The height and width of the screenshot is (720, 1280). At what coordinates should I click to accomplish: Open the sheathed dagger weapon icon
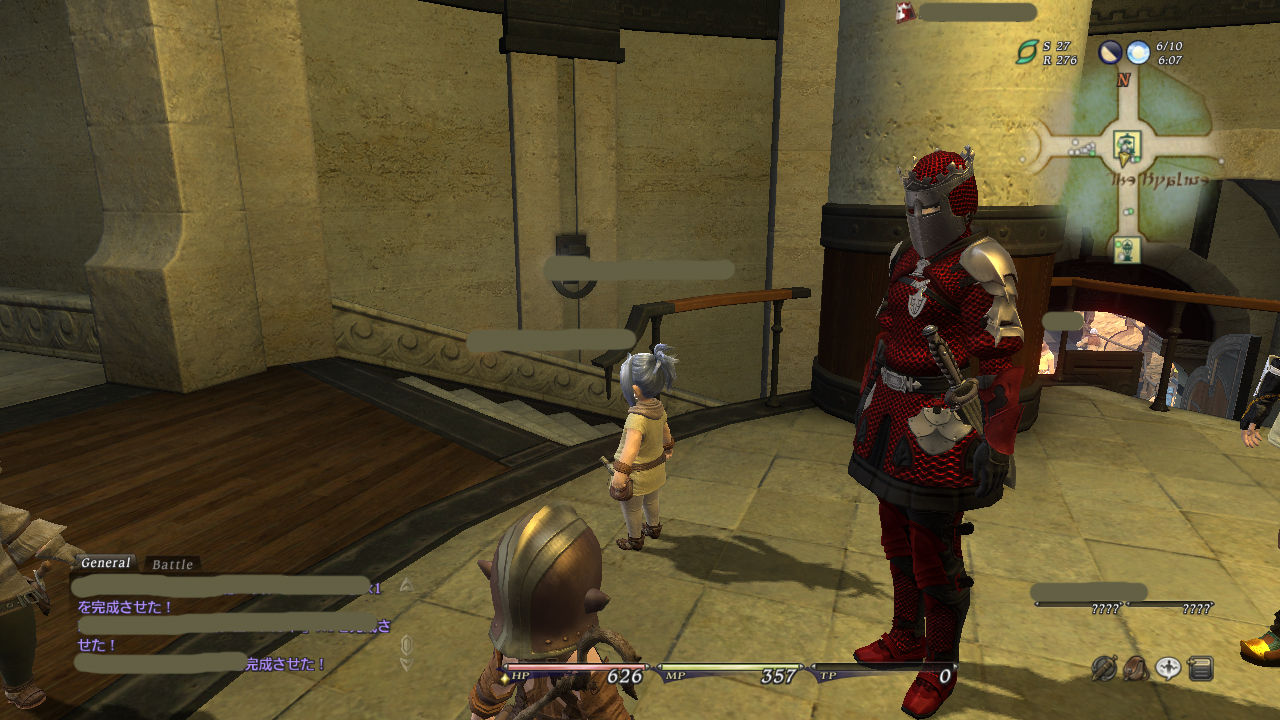tap(1104, 668)
